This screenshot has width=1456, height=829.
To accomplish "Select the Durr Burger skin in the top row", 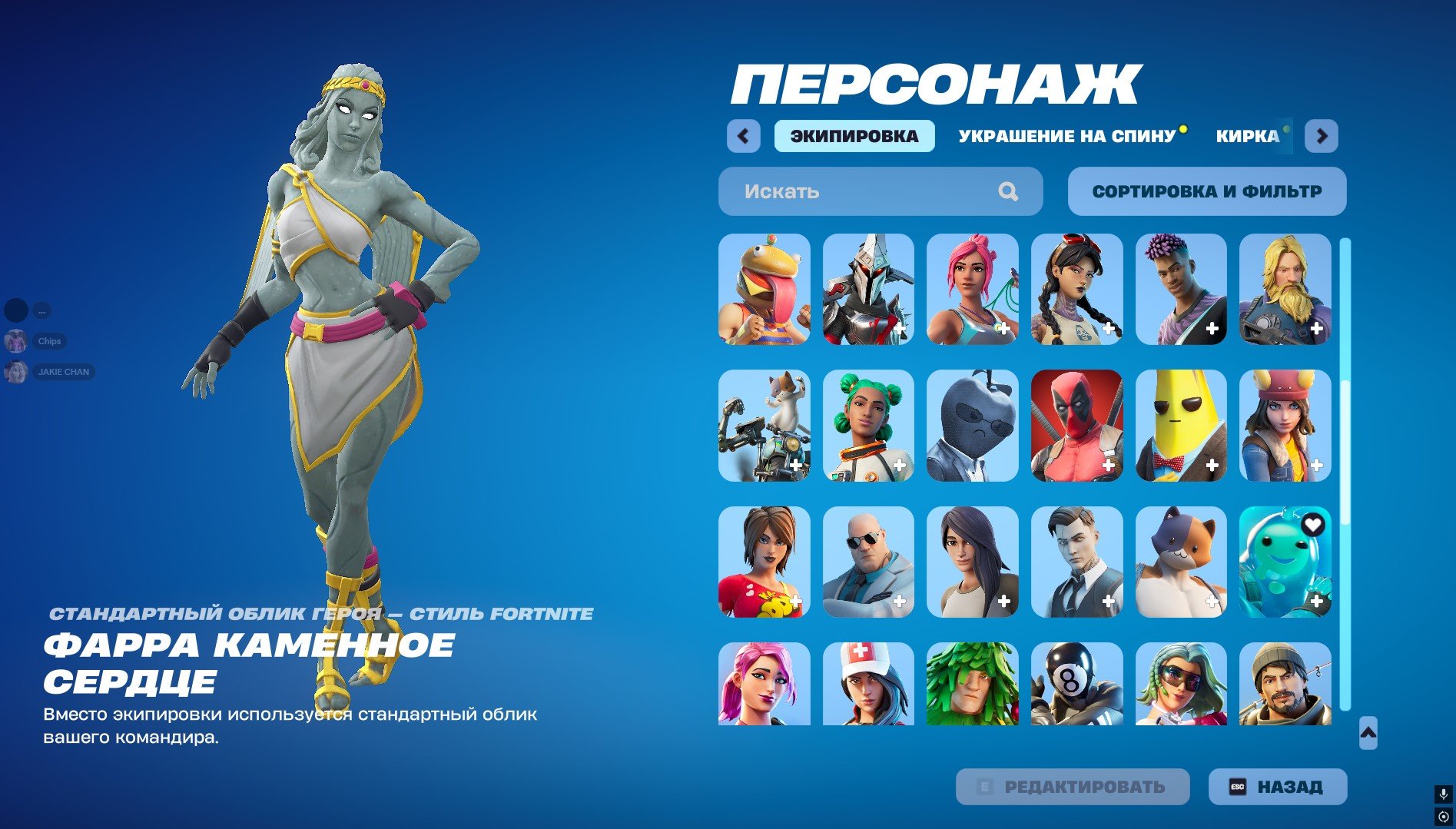I will click(x=763, y=290).
